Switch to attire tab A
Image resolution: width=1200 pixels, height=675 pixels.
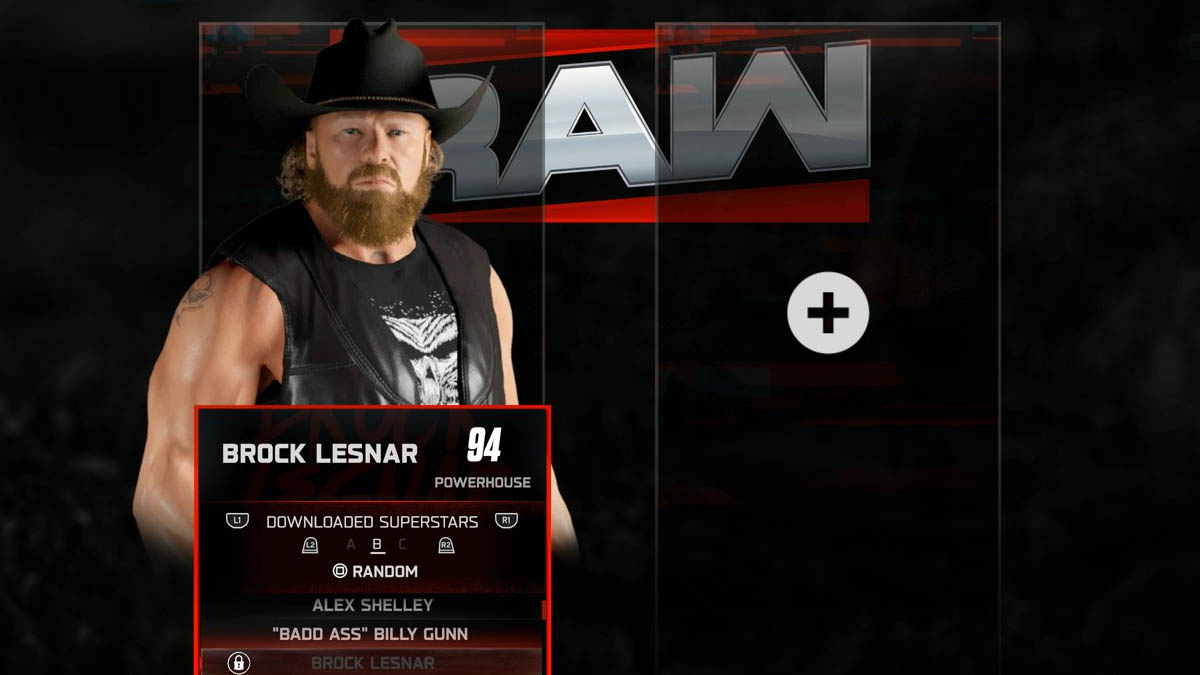(350, 545)
